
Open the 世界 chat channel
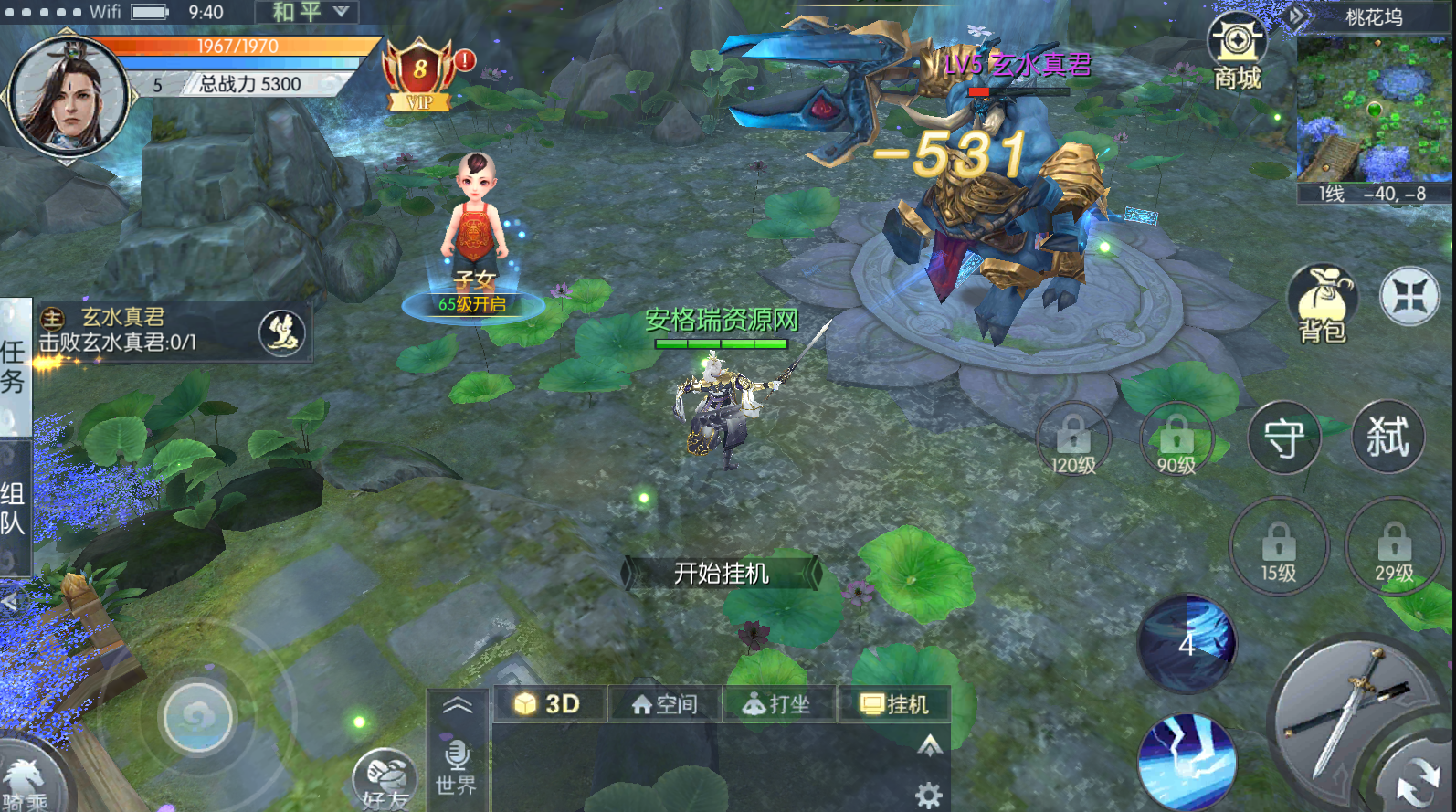tap(456, 767)
